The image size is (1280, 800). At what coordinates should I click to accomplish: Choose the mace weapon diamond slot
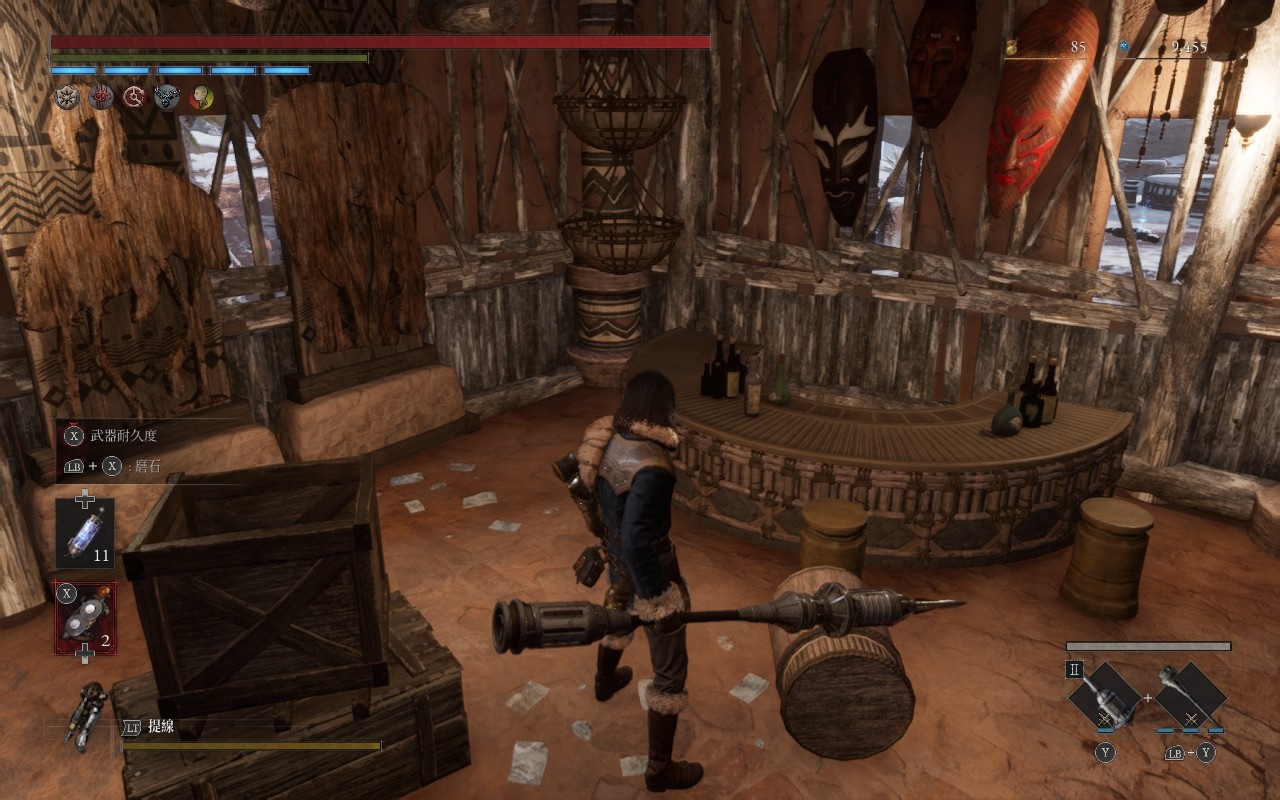[1190, 695]
